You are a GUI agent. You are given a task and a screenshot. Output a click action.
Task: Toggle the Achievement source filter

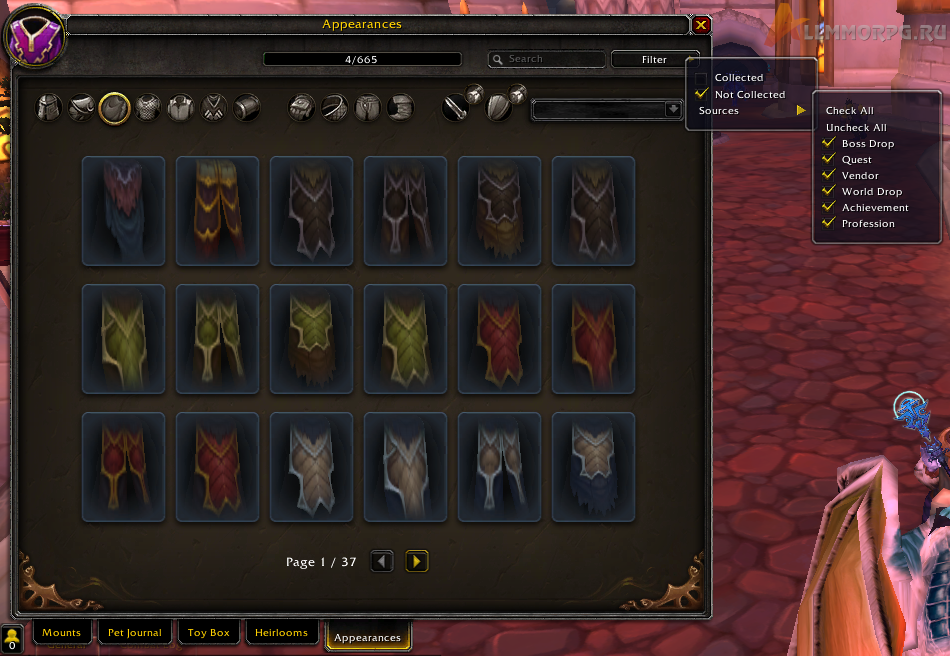tap(828, 208)
